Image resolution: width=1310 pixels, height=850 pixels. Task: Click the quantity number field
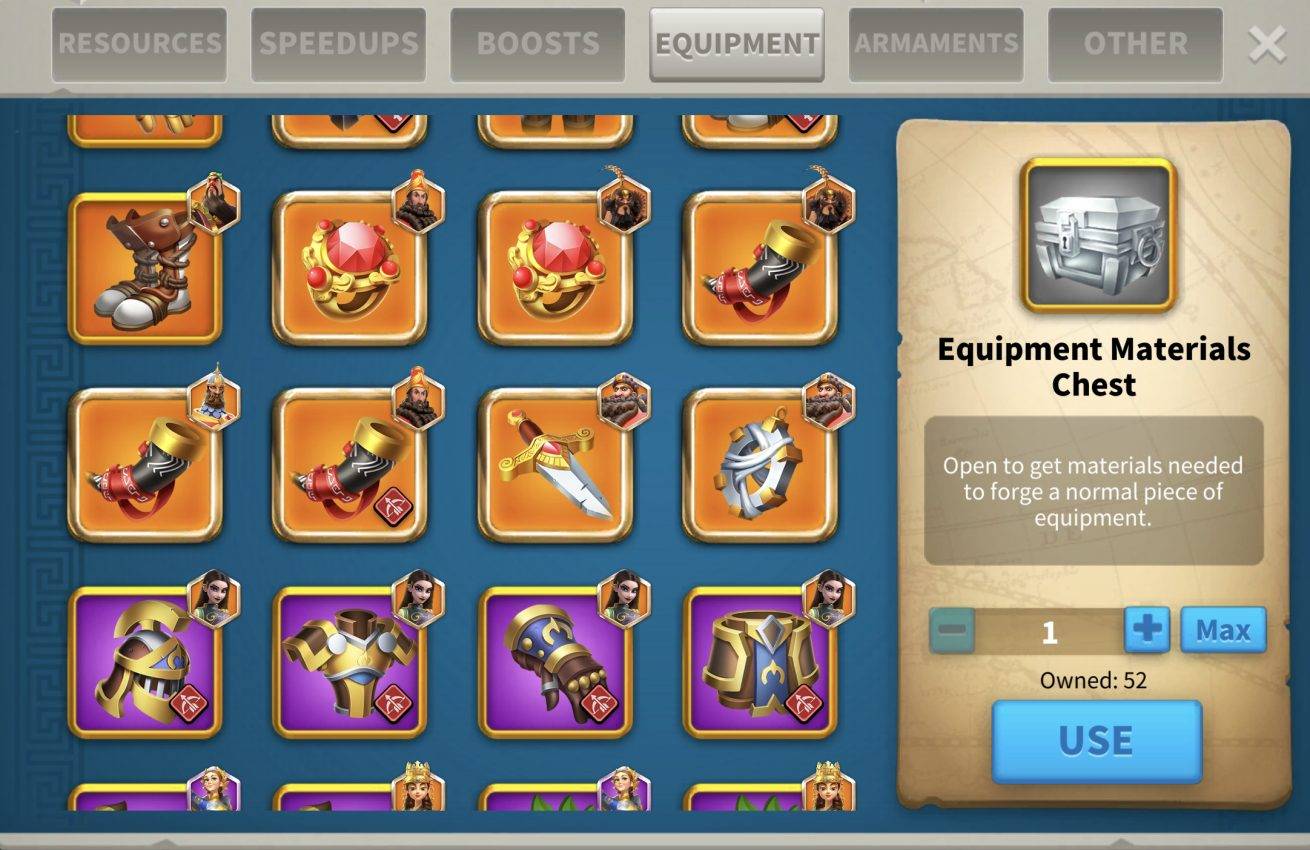coord(1048,631)
